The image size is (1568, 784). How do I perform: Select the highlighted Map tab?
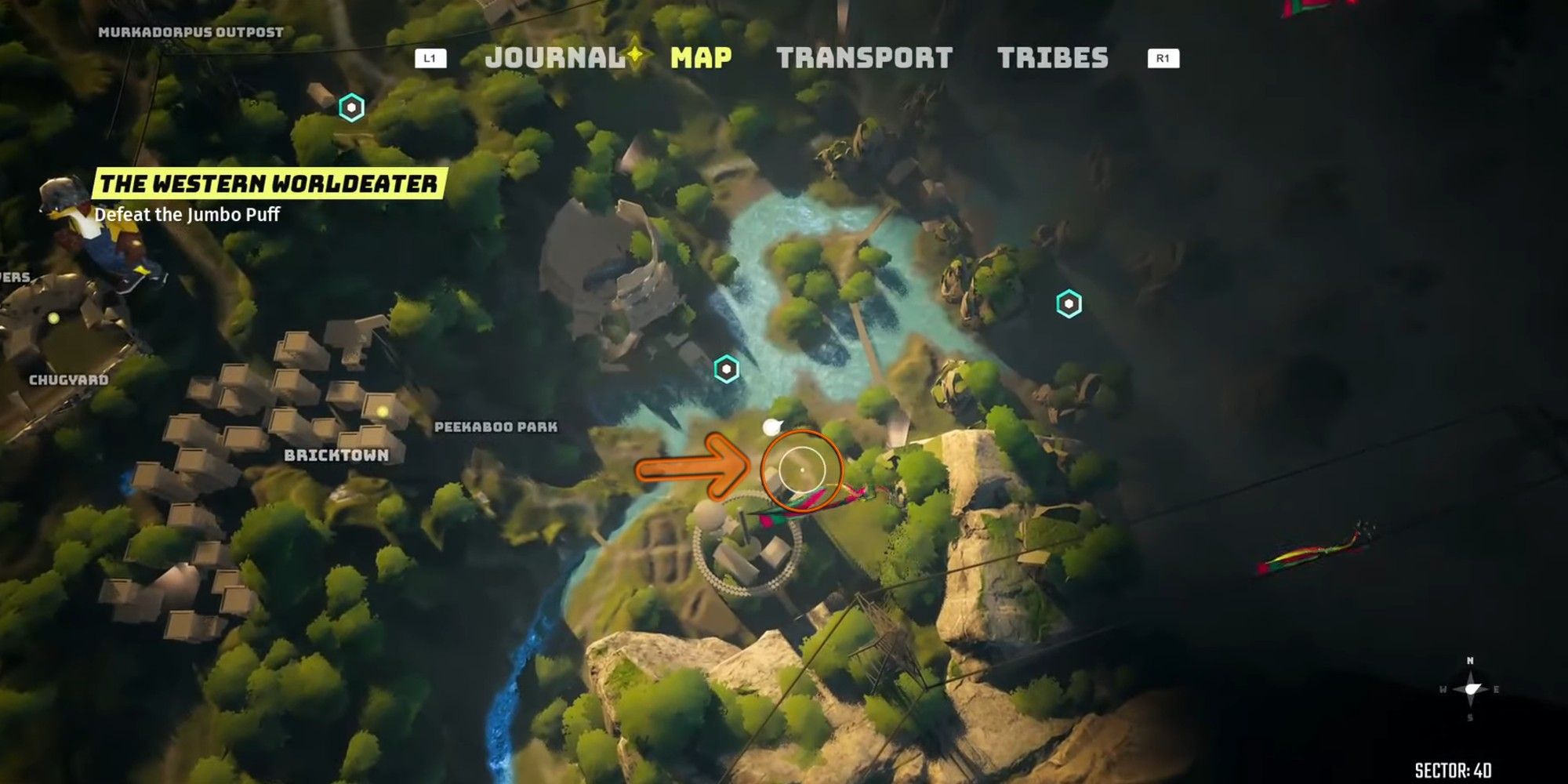coord(701,57)
